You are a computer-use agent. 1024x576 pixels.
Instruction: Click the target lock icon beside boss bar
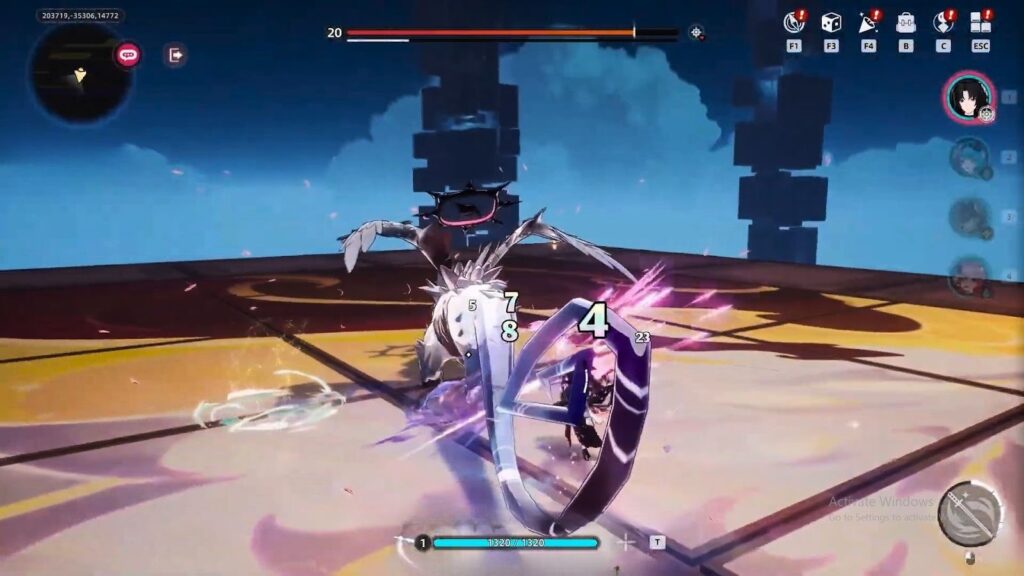(696, 32)
